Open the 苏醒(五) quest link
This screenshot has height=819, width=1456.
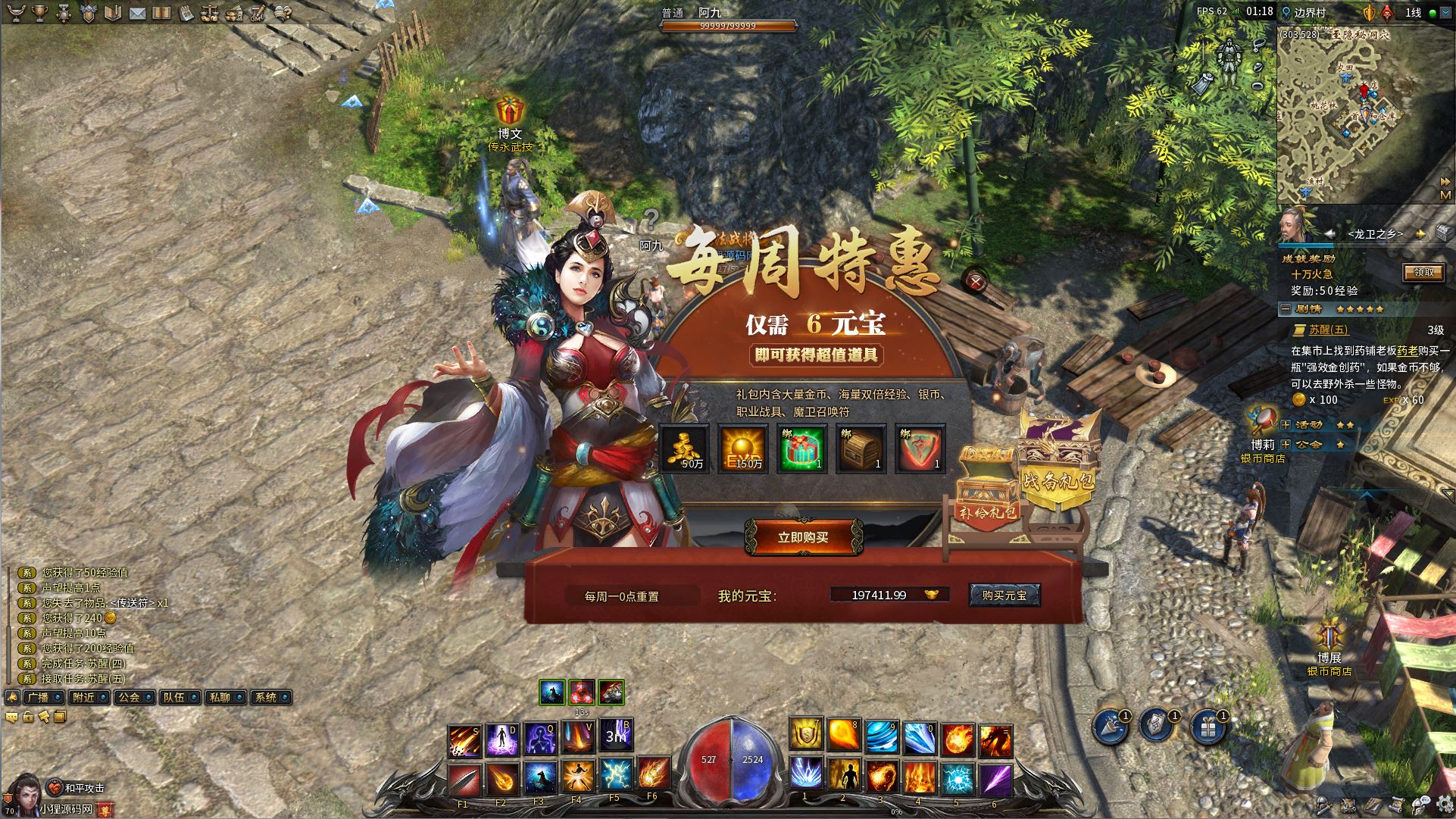pyautogui.click(x=1329, y=330)
